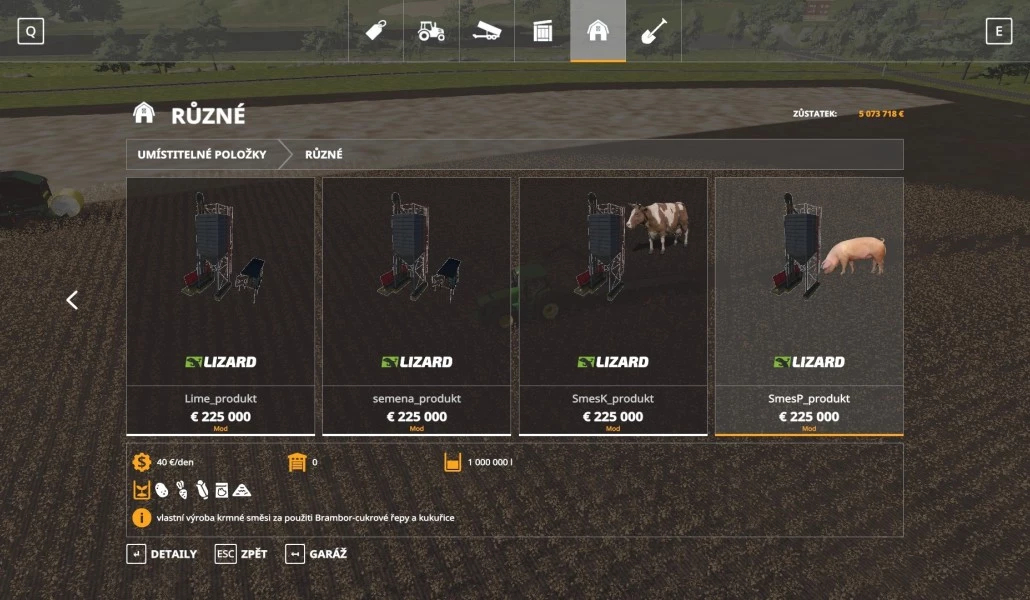Select the Lime_produkt silo item
1030x600 pixels.
(221, 306)
